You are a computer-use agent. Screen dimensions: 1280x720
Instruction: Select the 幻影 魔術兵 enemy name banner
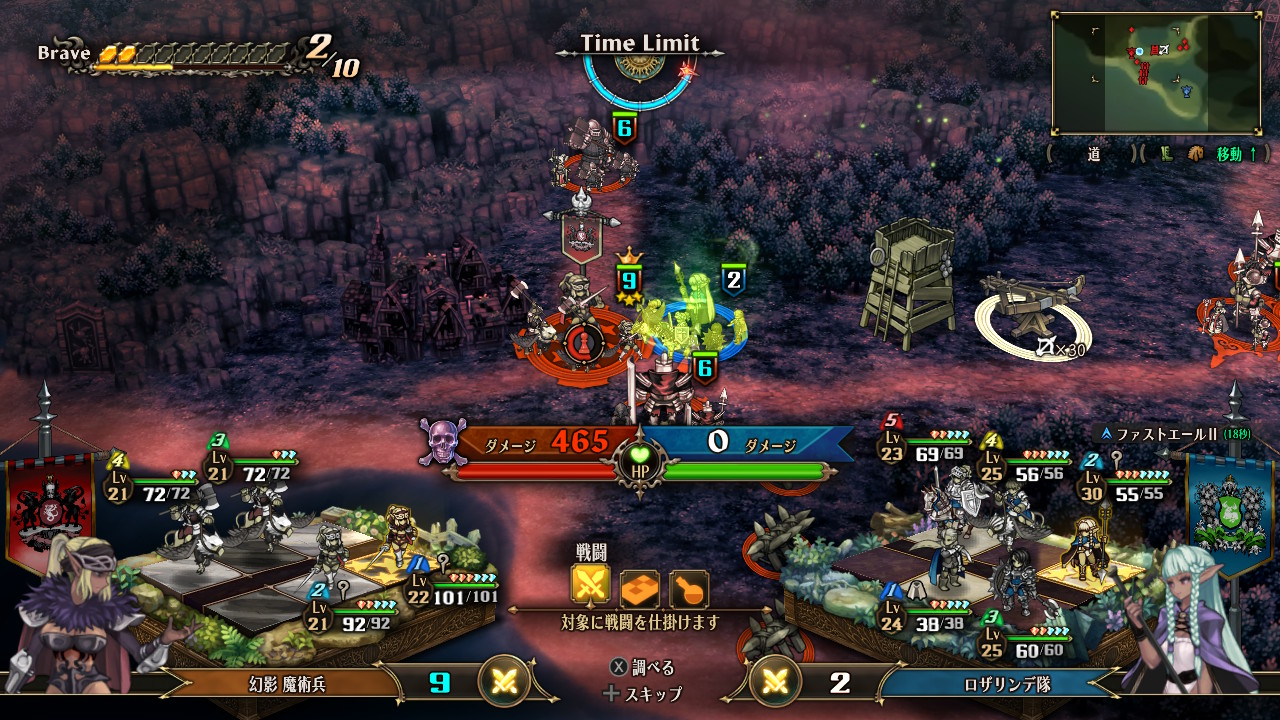287,684
